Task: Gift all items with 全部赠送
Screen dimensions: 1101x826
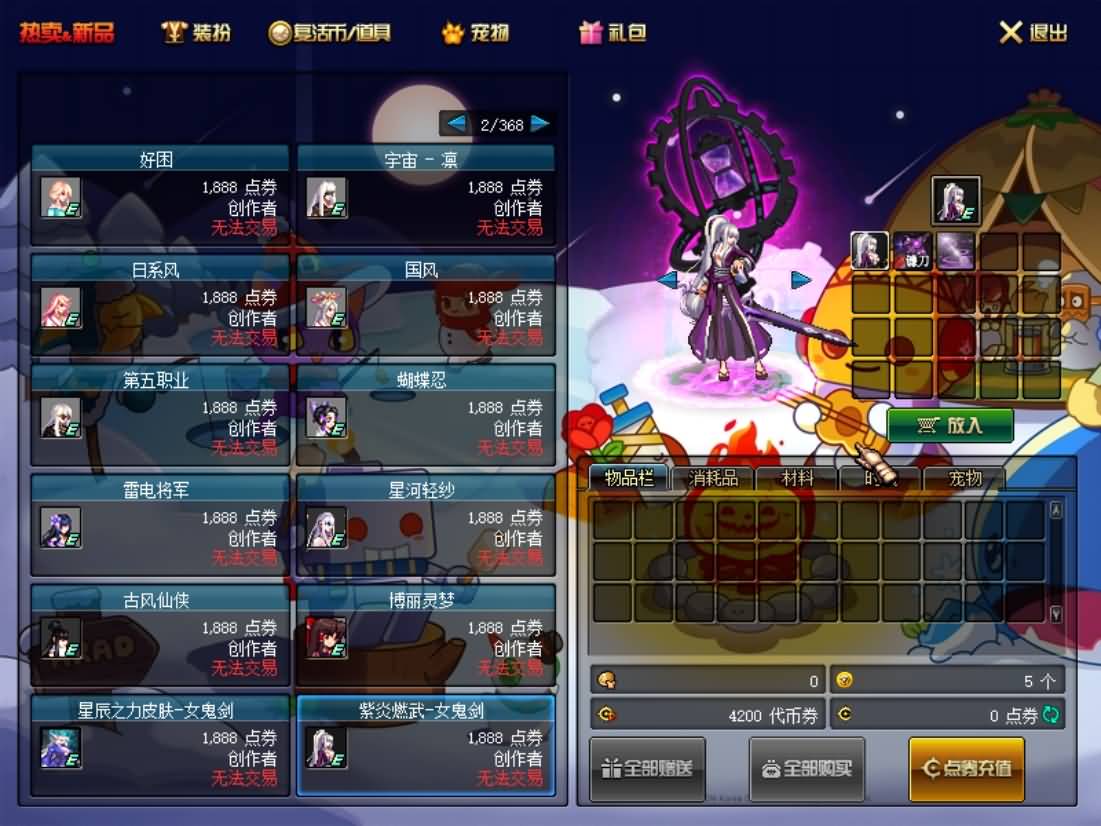Action: click(x=647, y=769)
